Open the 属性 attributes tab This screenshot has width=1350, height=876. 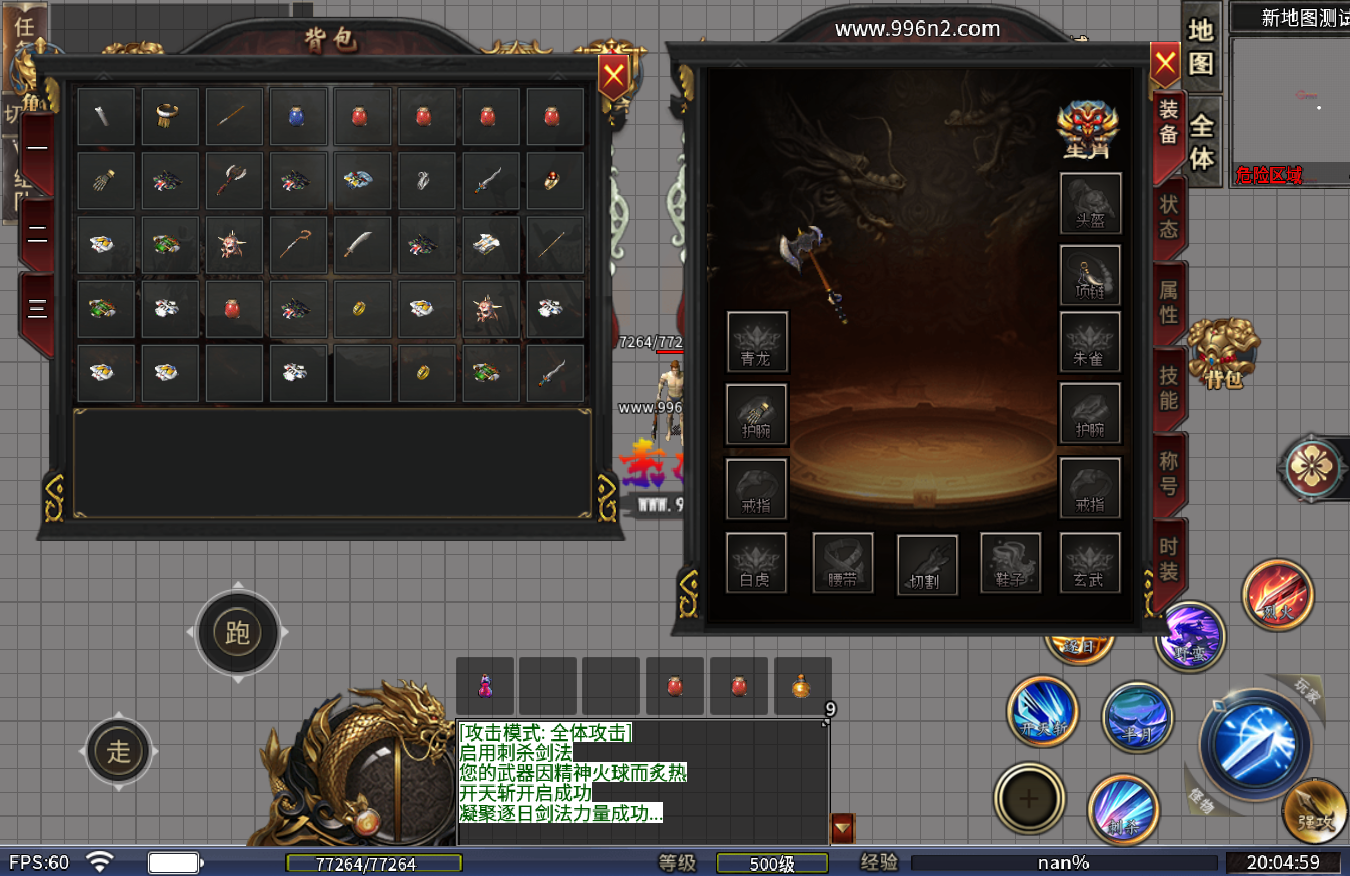pos(1169,303)
